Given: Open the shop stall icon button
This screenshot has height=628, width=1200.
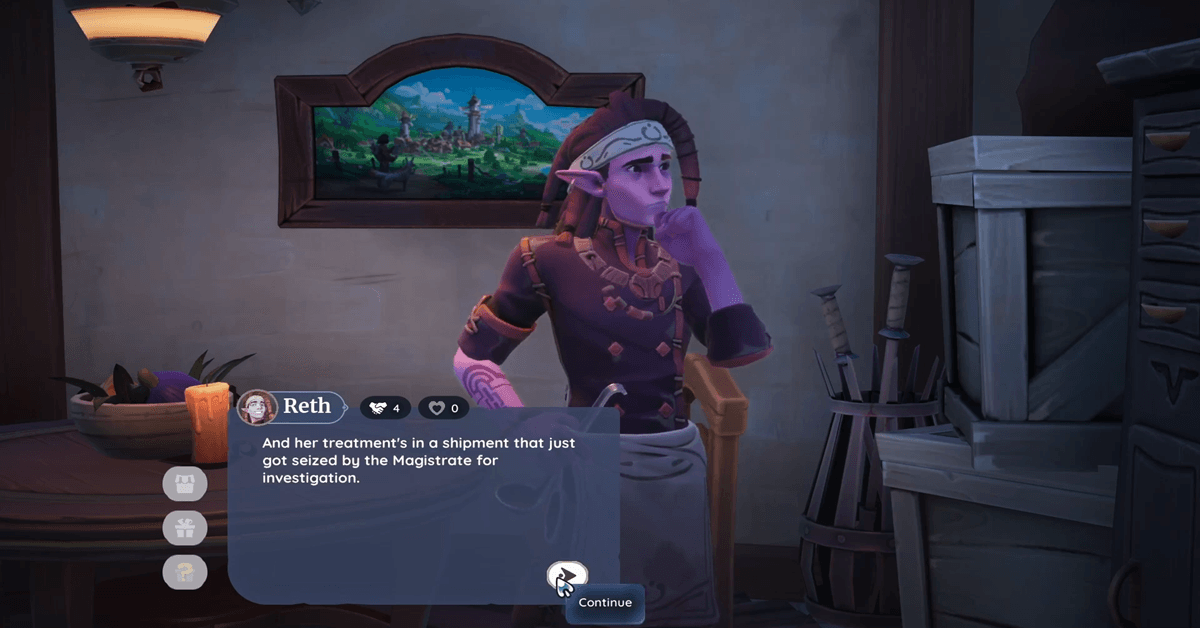Looking at the screenshot, I should [x=185, y=484].
